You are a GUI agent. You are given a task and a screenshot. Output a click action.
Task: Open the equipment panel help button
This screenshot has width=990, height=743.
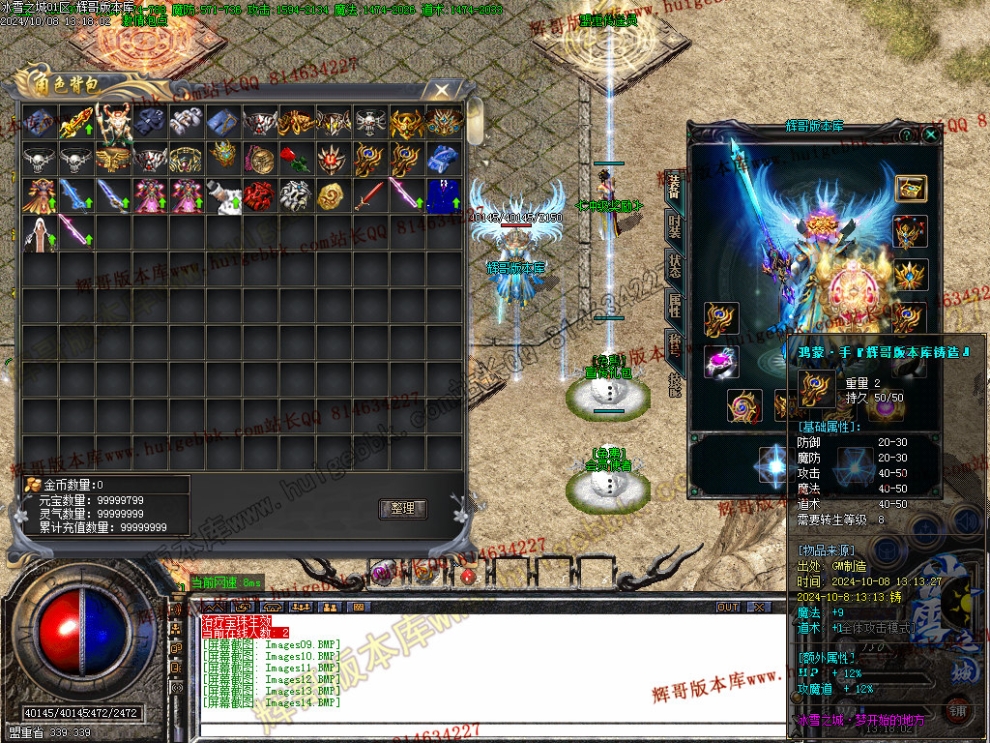(906, 134)
